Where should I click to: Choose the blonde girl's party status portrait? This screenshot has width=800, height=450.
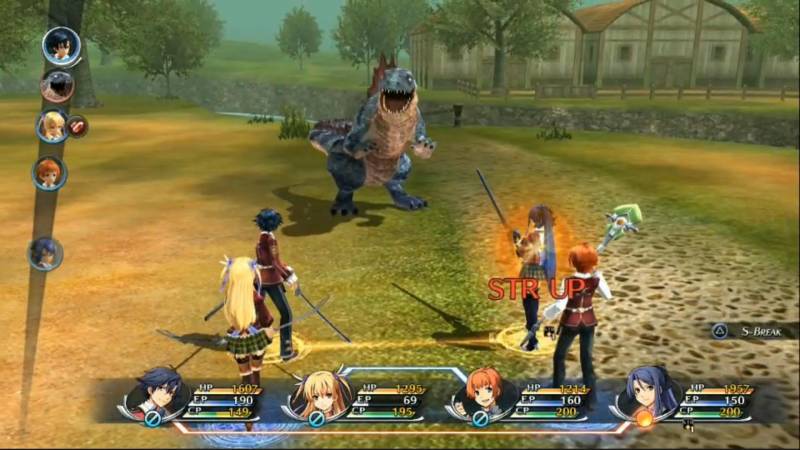coord(321,393)
